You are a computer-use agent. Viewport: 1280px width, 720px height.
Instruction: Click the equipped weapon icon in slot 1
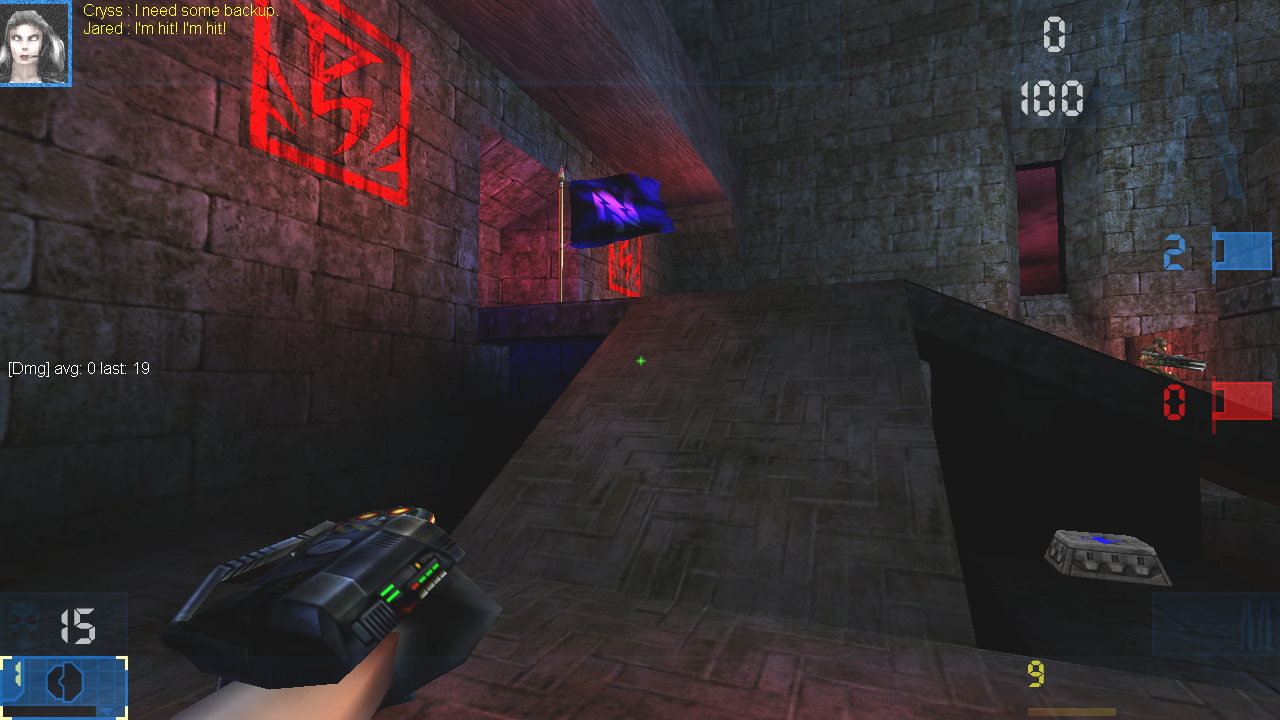pos(65,681)
